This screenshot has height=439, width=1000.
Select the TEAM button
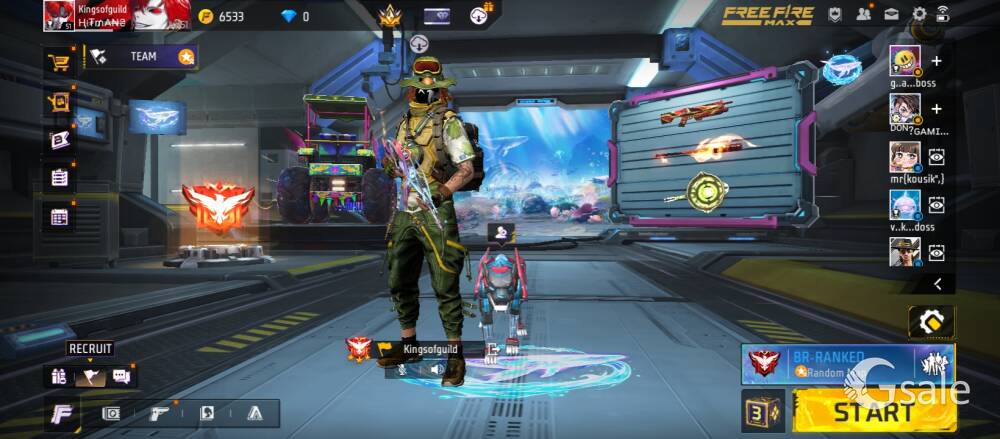coord(143,57)
